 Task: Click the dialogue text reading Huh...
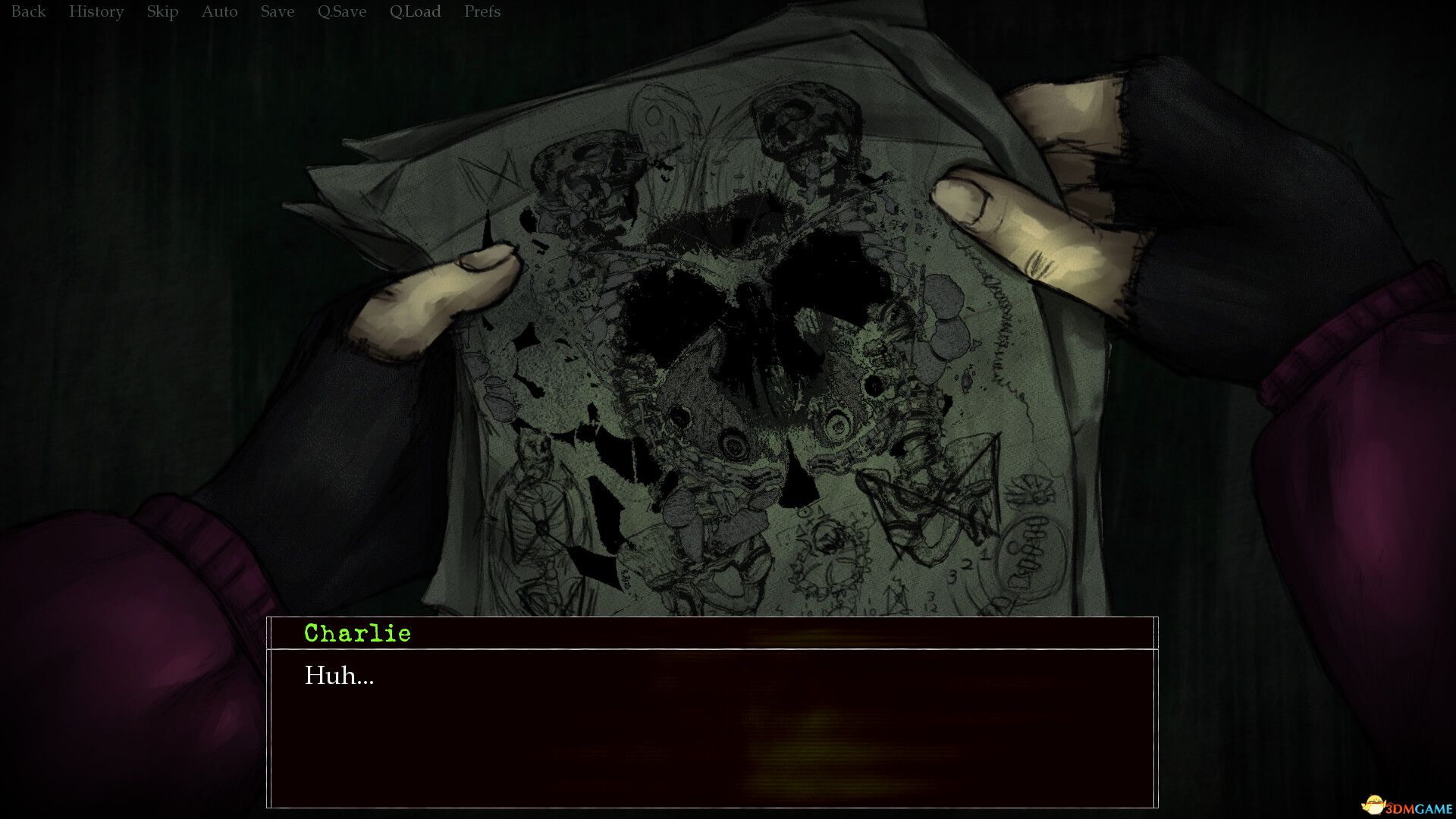[x=339, y=677]
